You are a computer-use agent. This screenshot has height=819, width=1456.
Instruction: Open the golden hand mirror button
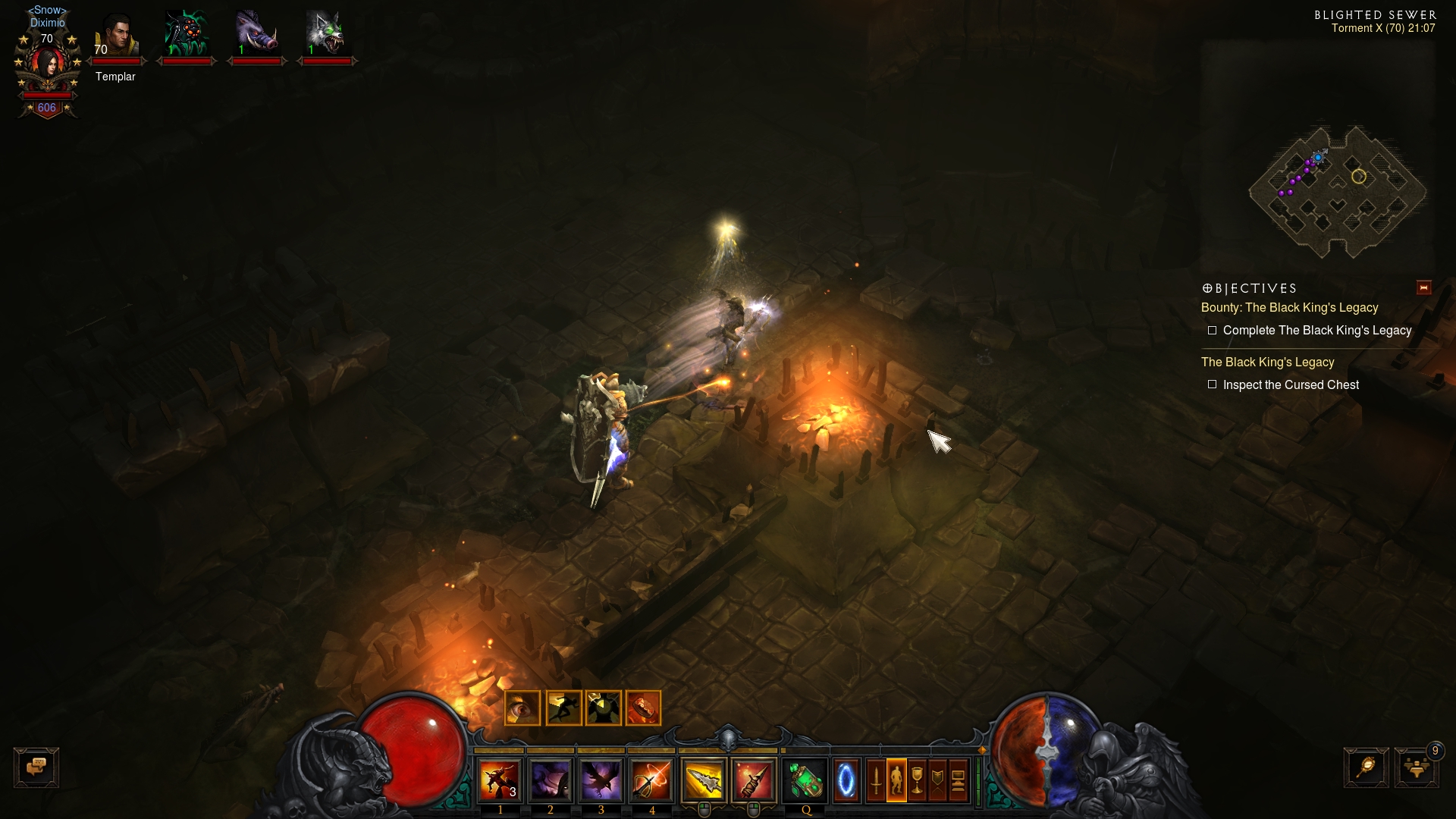click(1367, 767)
